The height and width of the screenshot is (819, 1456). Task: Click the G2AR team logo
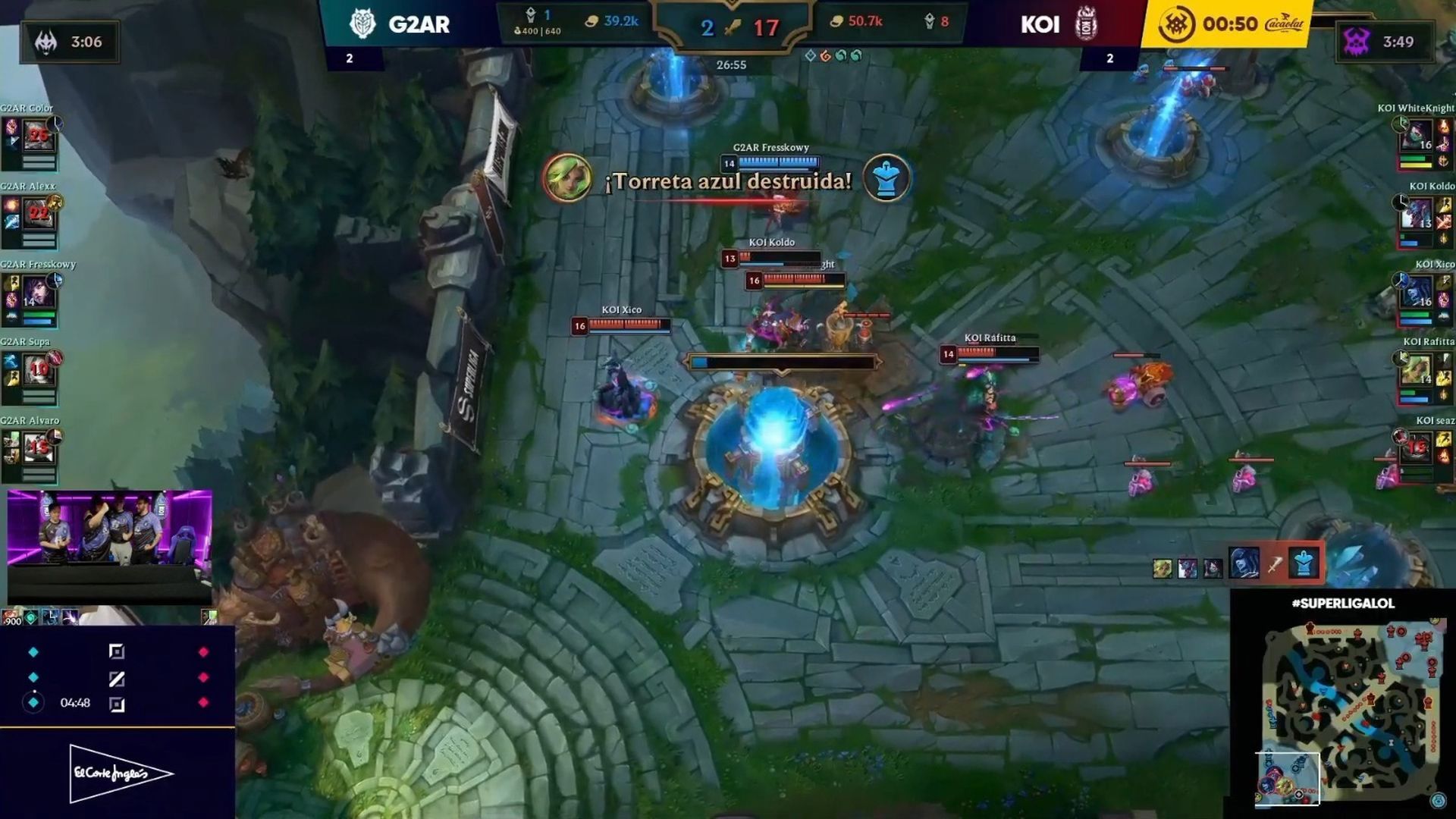pyautogui.click(x=365, y=23)
